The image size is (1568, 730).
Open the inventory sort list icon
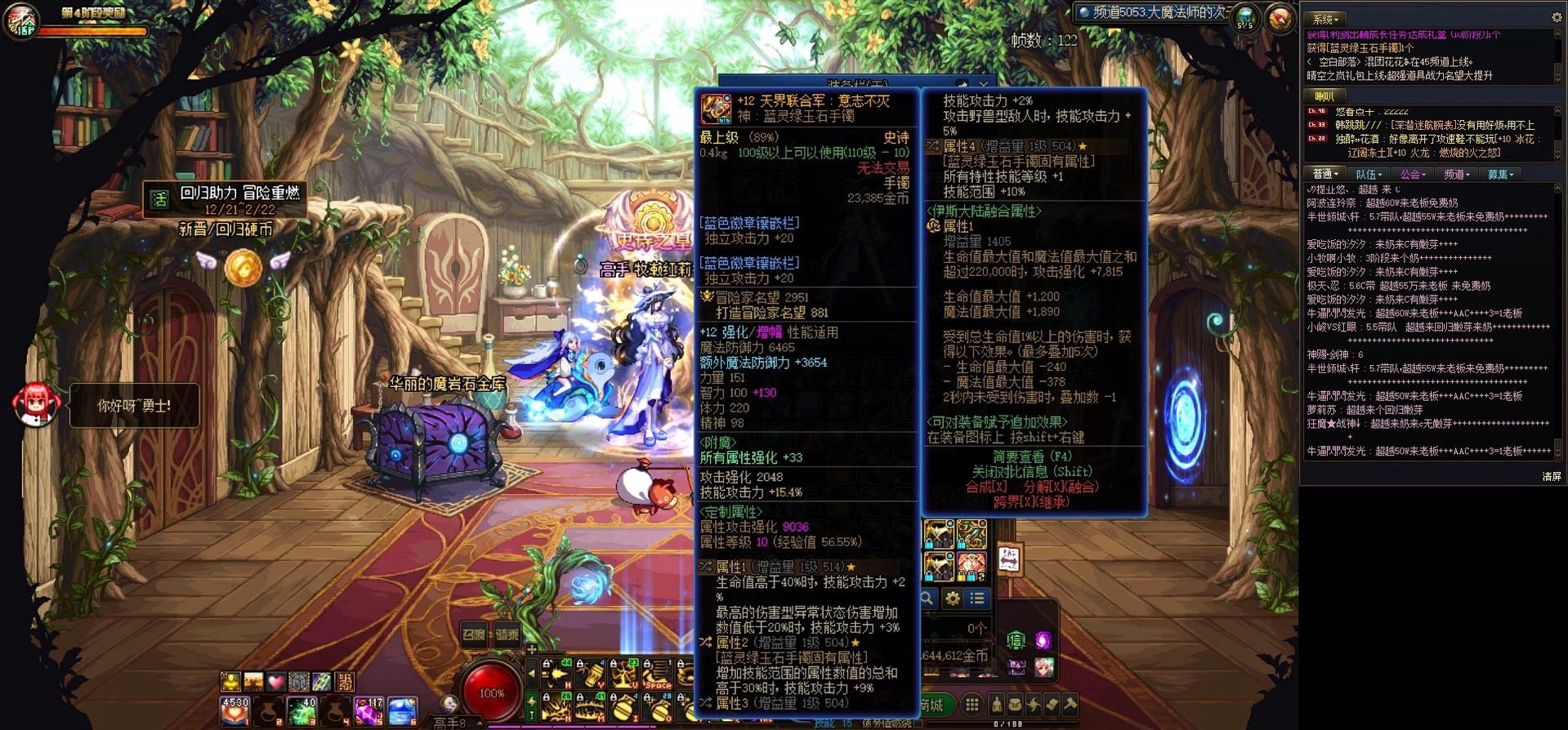(977, 598)
